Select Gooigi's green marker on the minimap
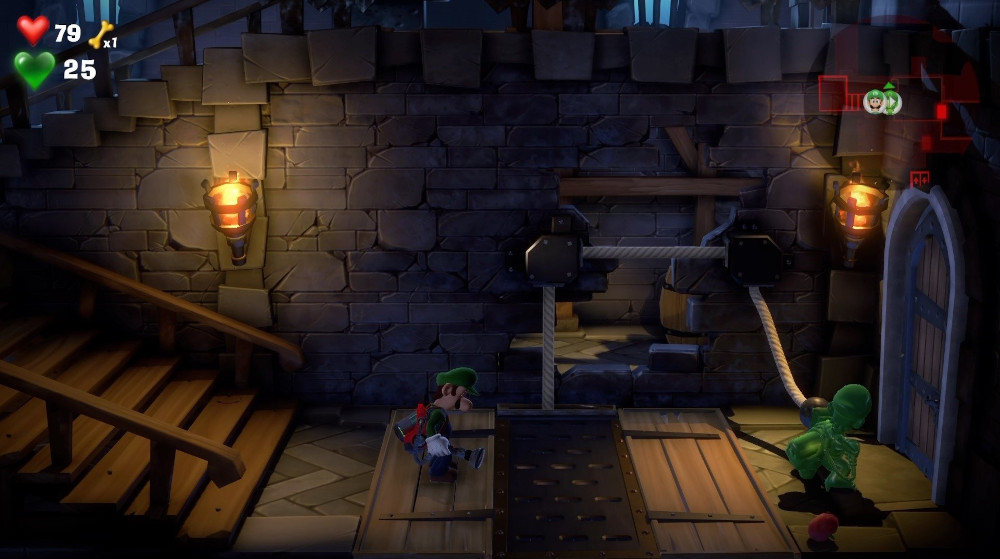 (x=891, y=101)
